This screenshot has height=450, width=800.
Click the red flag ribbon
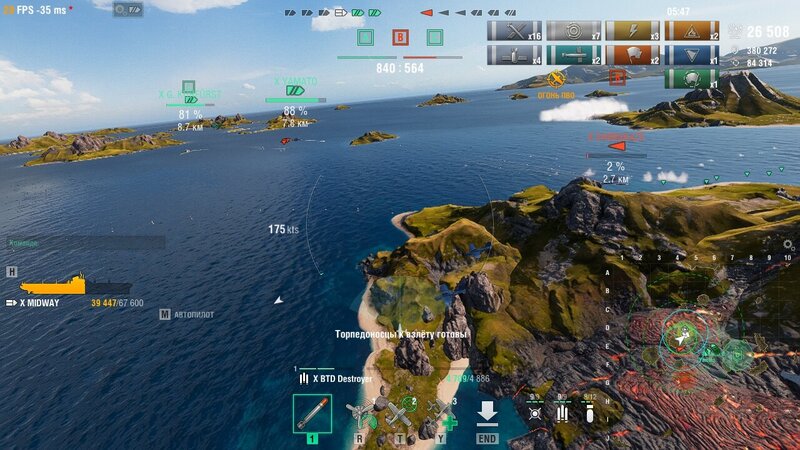point(632,55)
